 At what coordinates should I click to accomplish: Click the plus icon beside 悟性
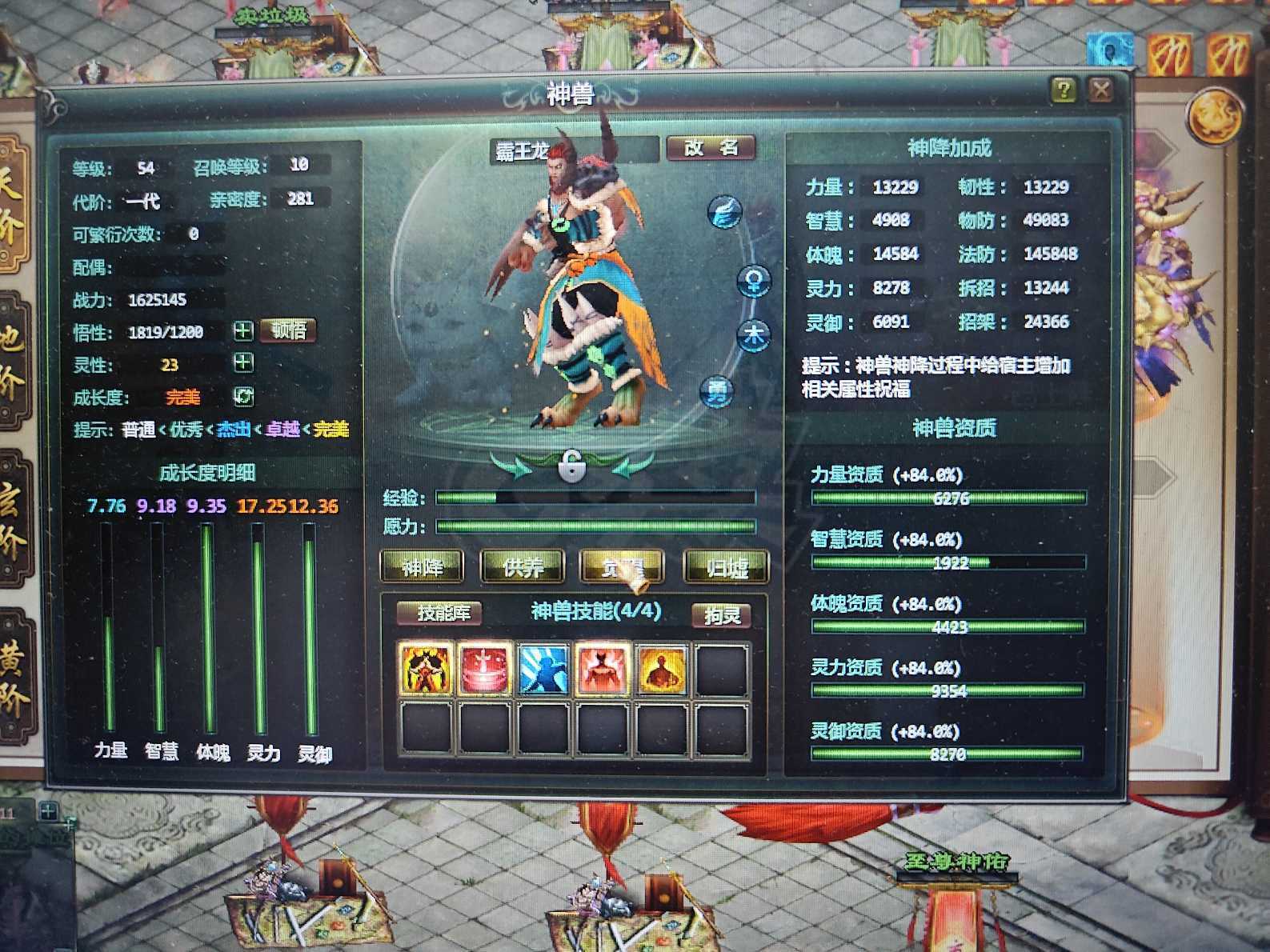pyautogui.click(x=242, y=330)
